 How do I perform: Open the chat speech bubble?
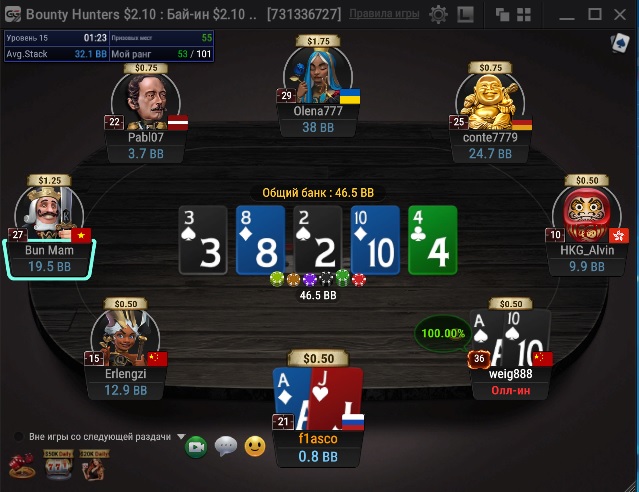click(x=226, y=447)
